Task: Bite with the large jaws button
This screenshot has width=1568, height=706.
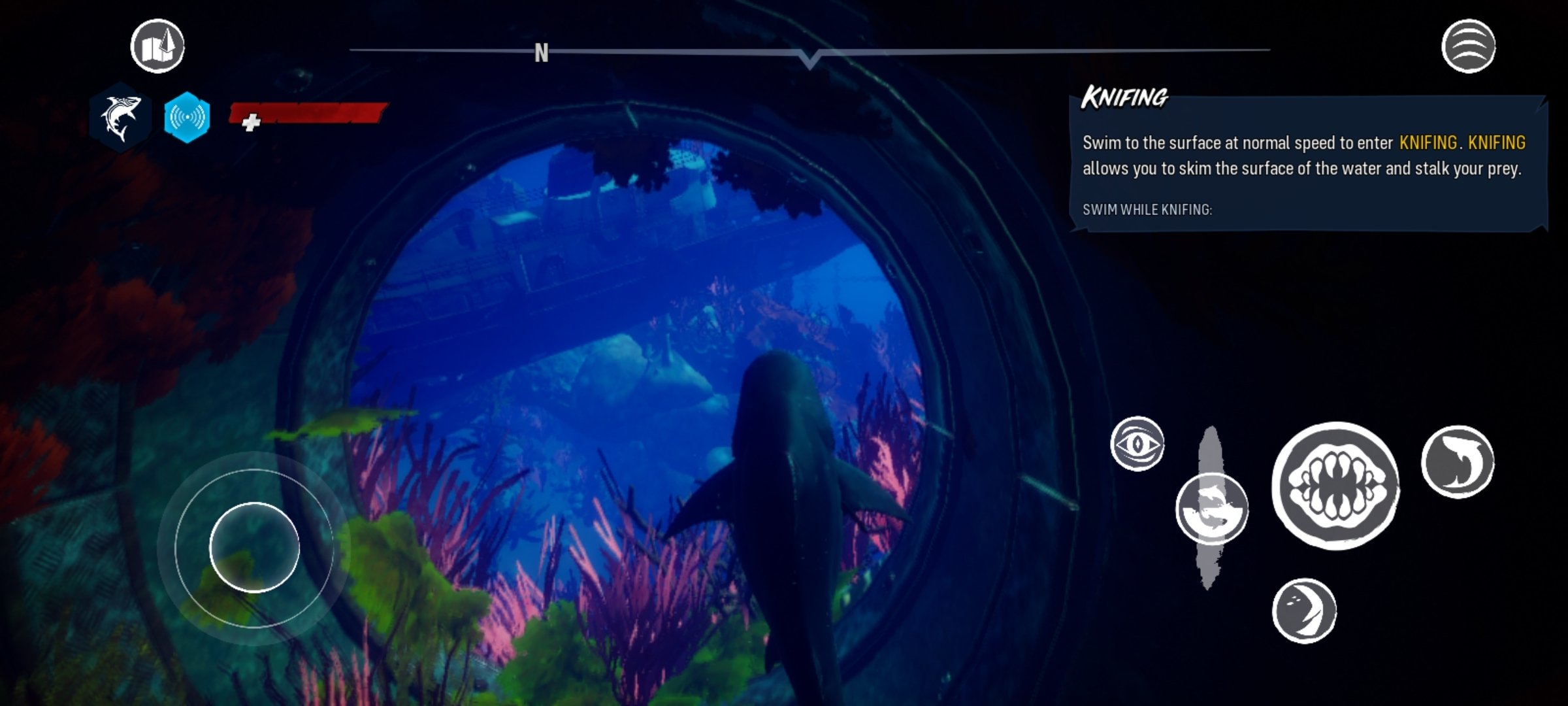Action: 1335,486
